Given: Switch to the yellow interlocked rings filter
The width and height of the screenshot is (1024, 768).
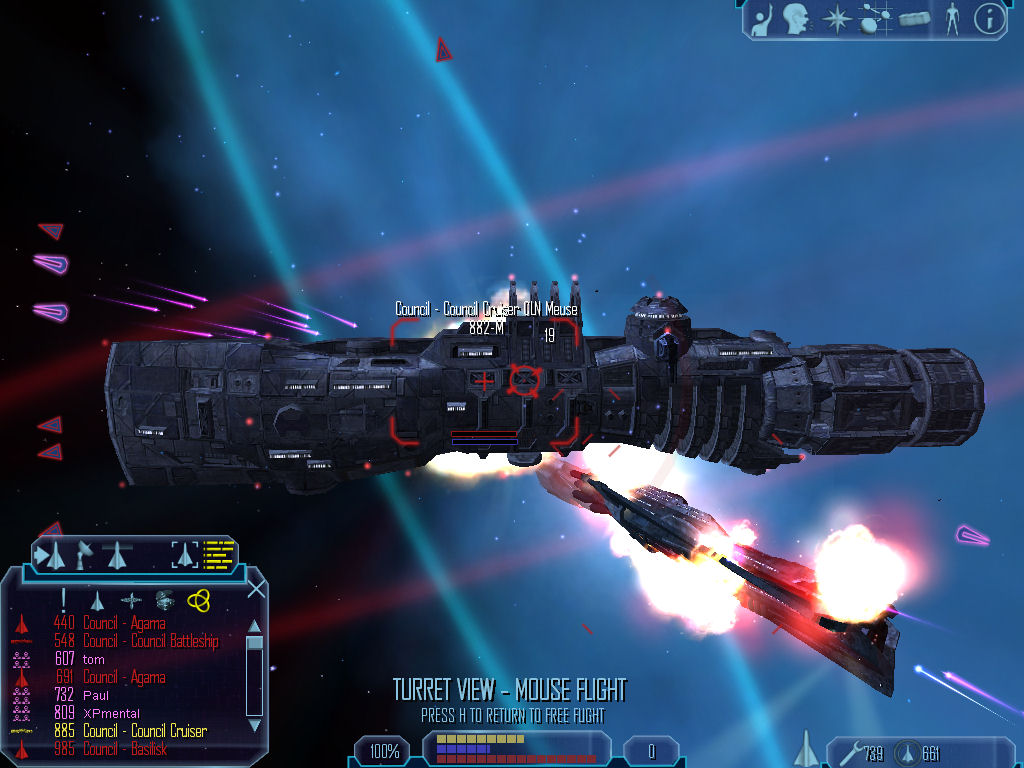Looking at the screenshot, I should [198, 599].
